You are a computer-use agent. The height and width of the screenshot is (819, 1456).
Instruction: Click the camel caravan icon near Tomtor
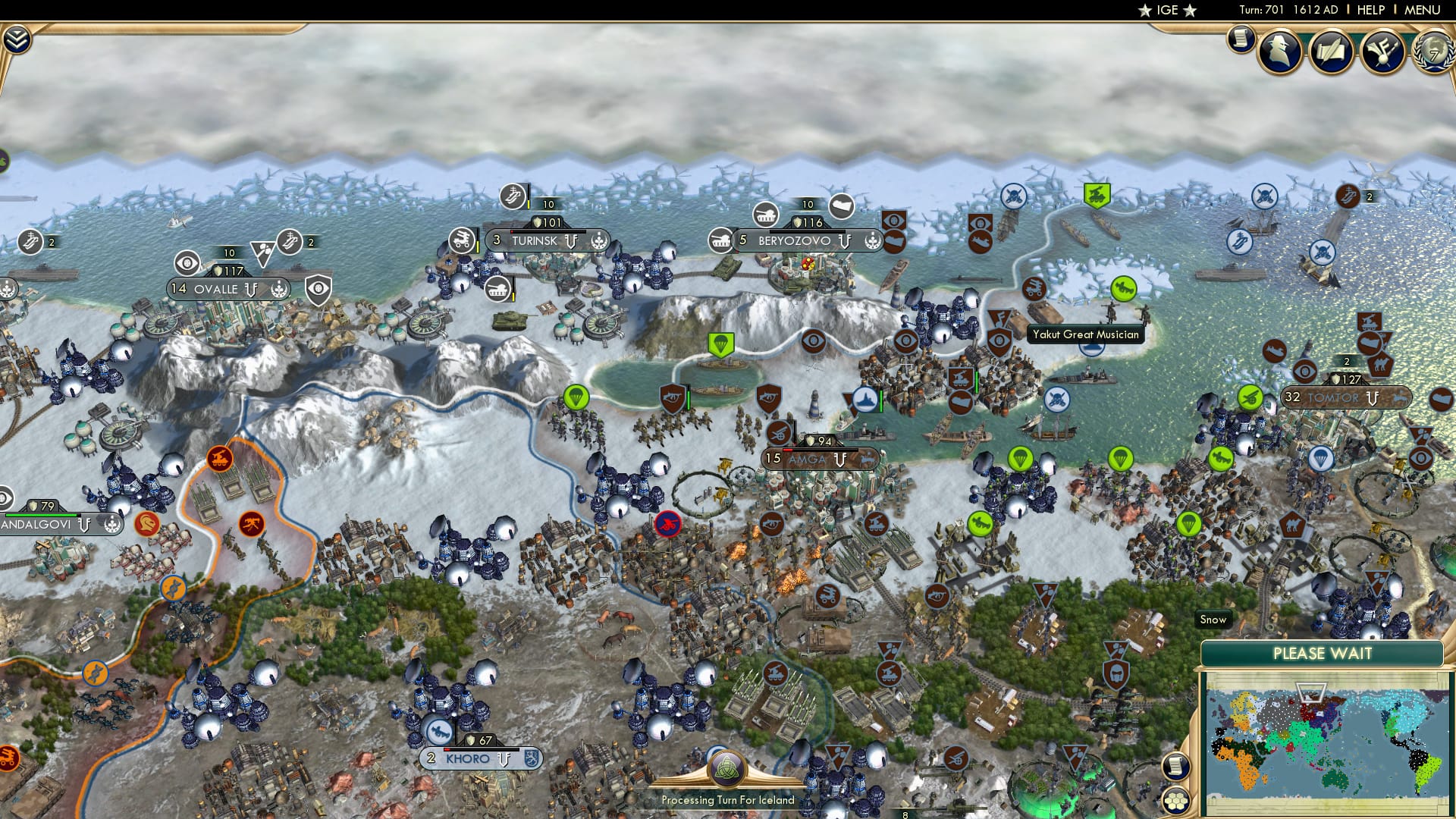pyautogui.click(x=1381, y=365)
